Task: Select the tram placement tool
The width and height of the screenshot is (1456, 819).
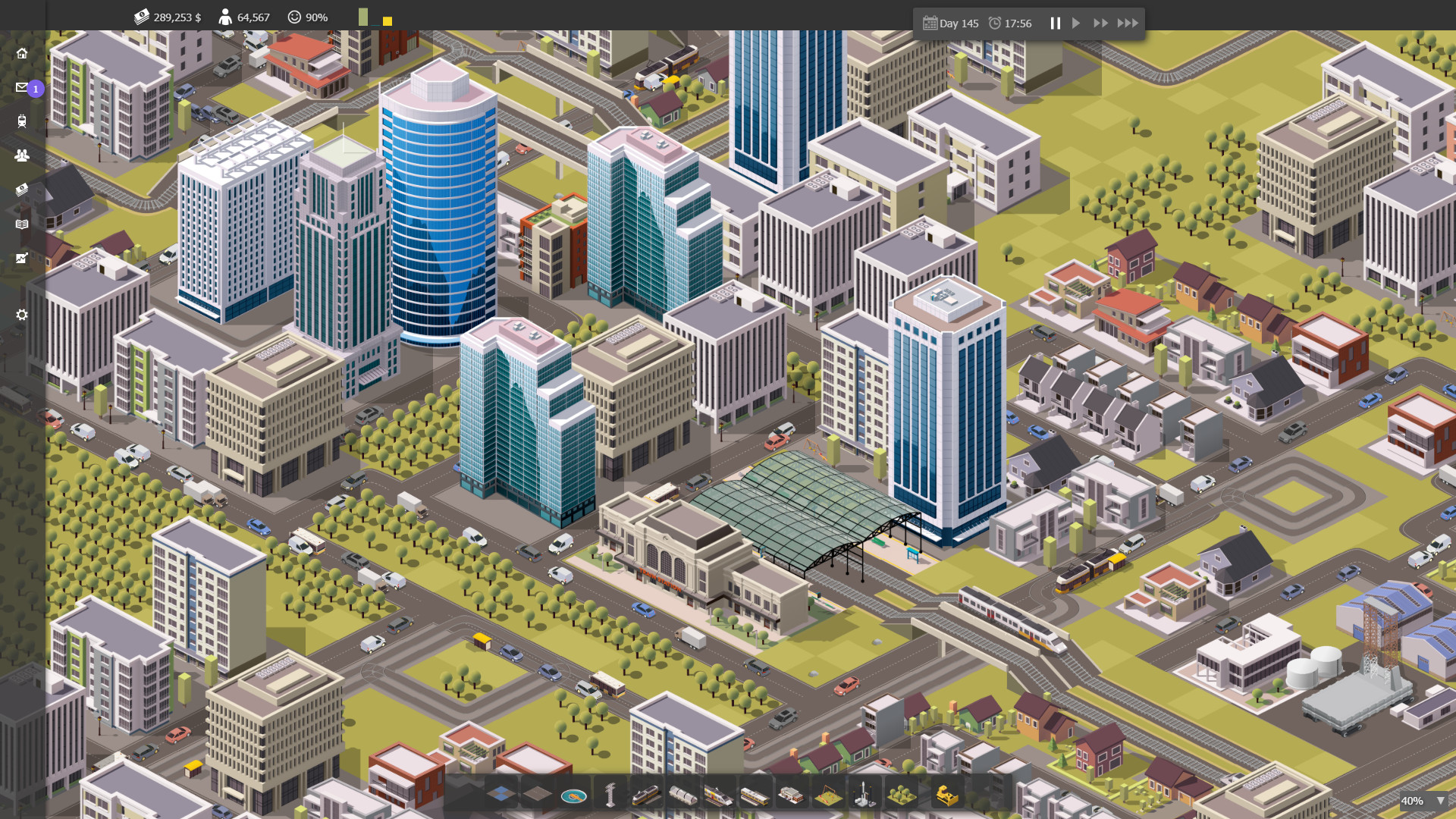Action: tap(646, 793)
